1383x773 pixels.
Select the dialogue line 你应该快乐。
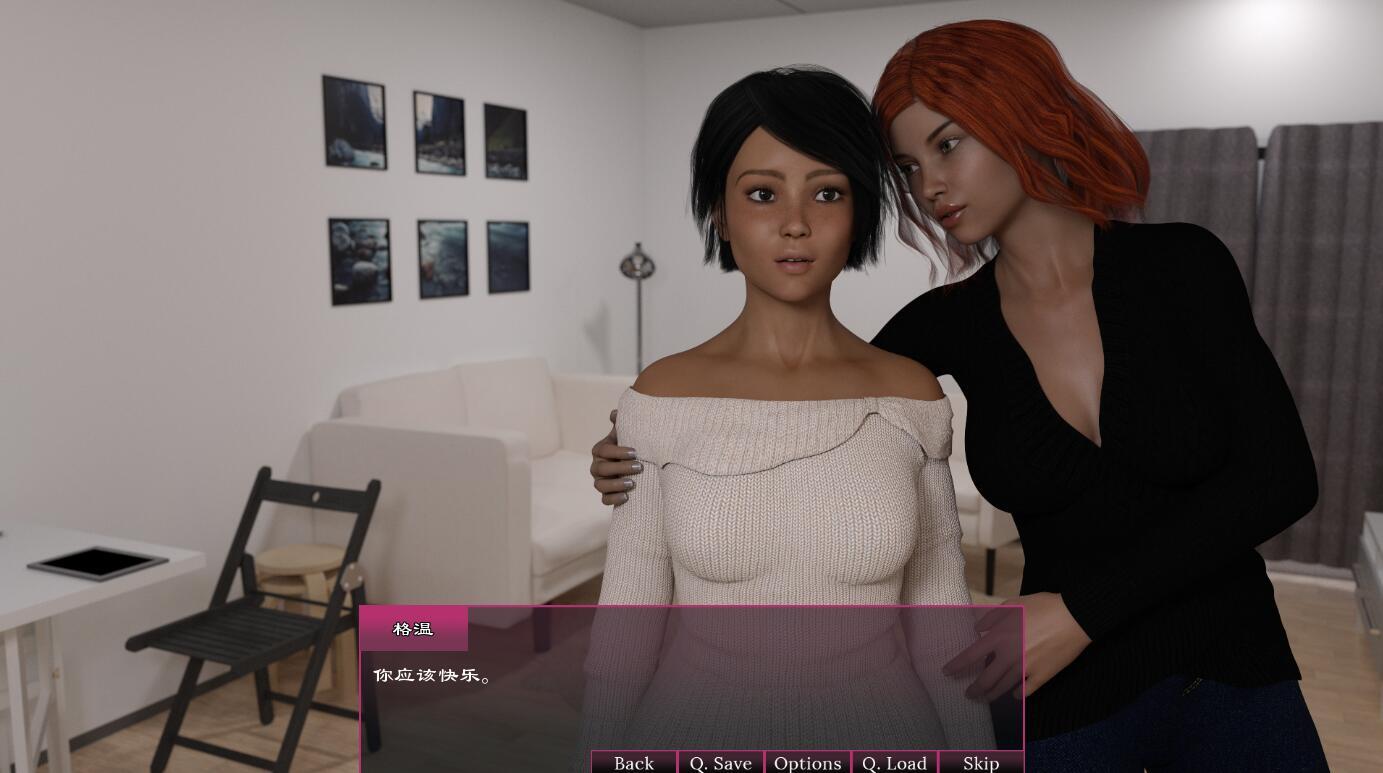pos(434,675)
